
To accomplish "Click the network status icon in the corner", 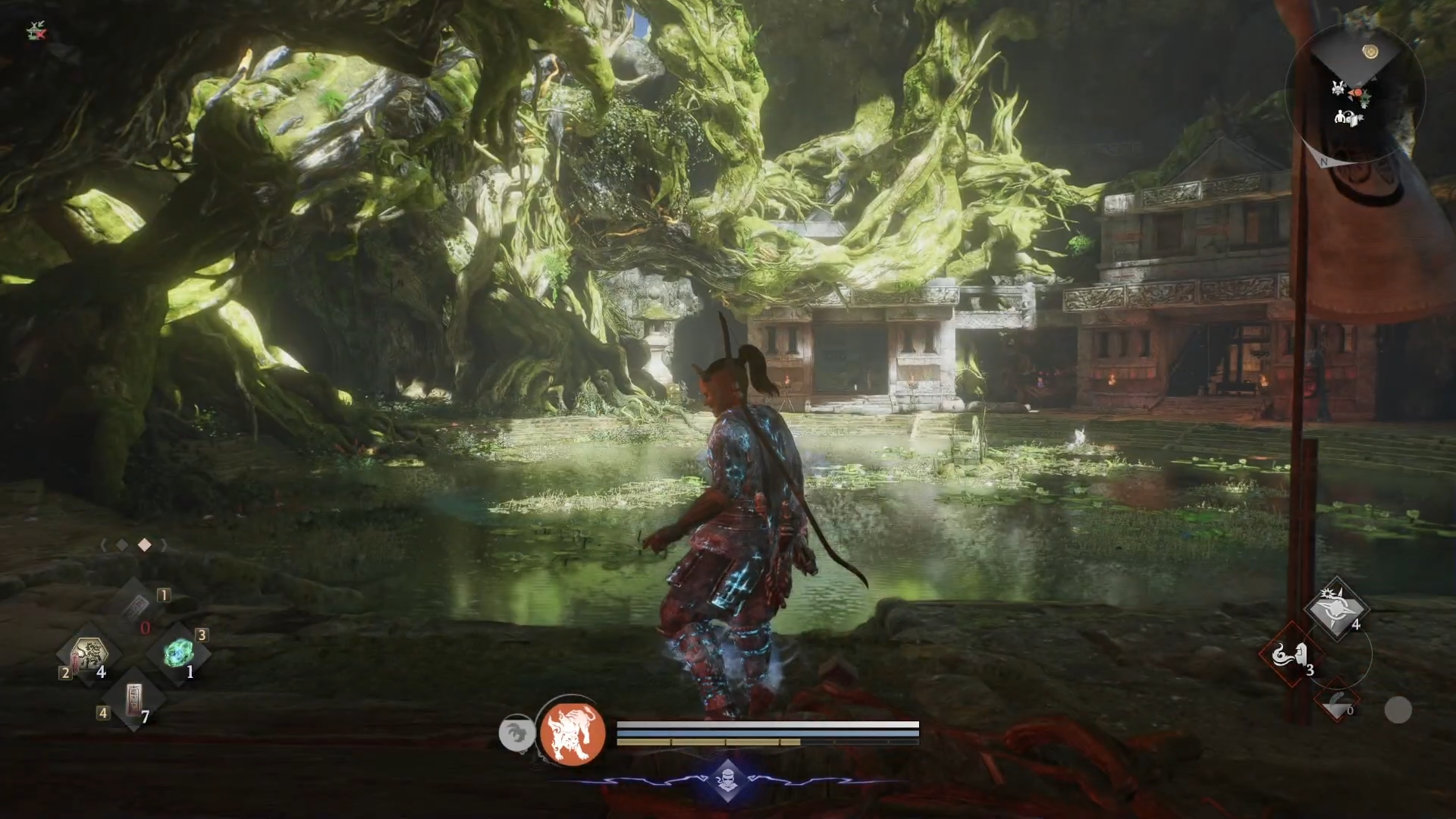I will click(35, 31).
